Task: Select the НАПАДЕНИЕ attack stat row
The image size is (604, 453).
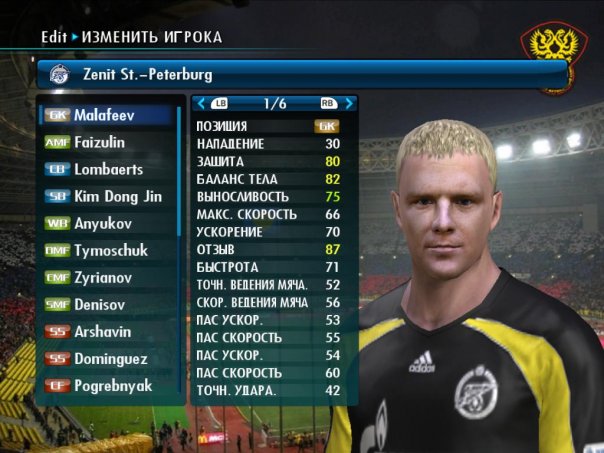Action: (x=268, y=143)
